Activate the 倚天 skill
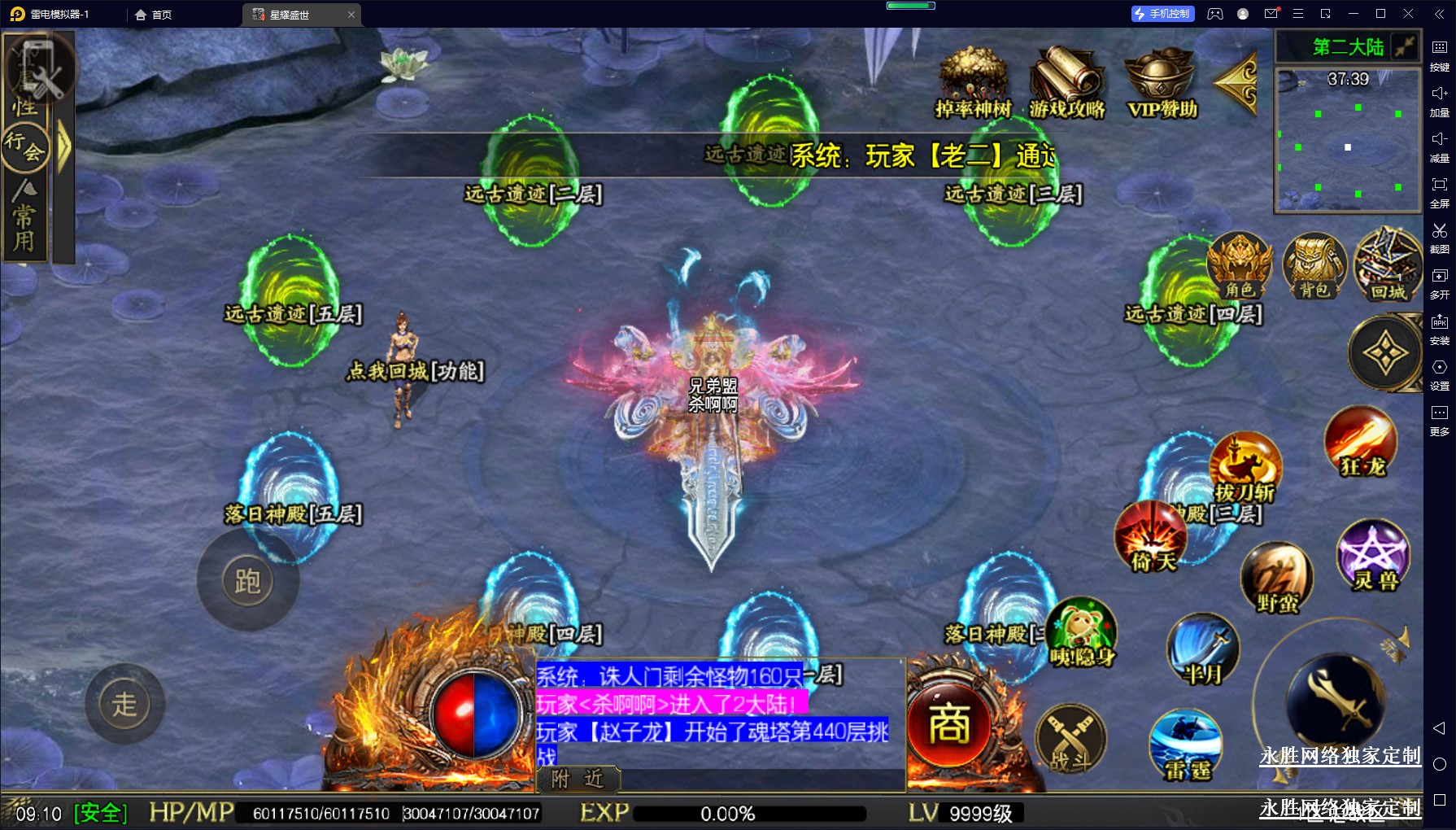The width and height of the screenshot is (1456, 830). 1151,537
